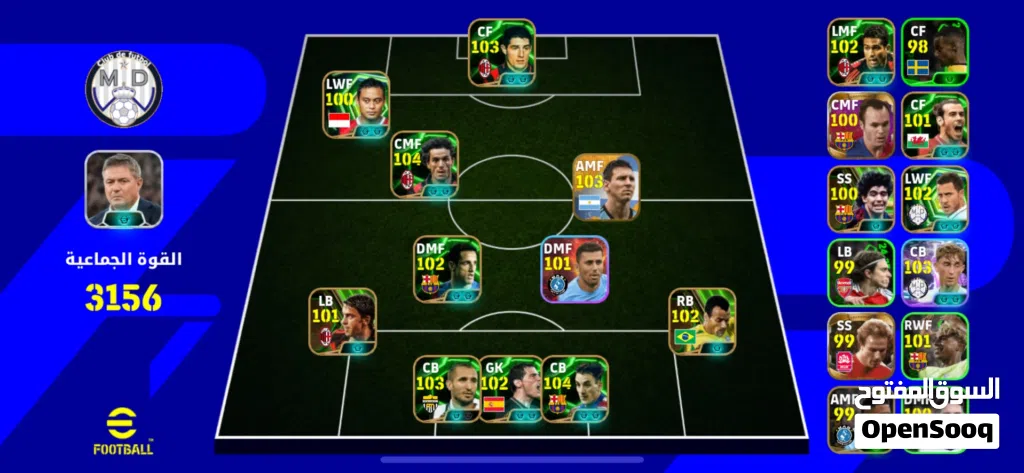This screenshot has height=473, width=1024.
Task: Pick the LB 99 substitute card
Action: 860,273
